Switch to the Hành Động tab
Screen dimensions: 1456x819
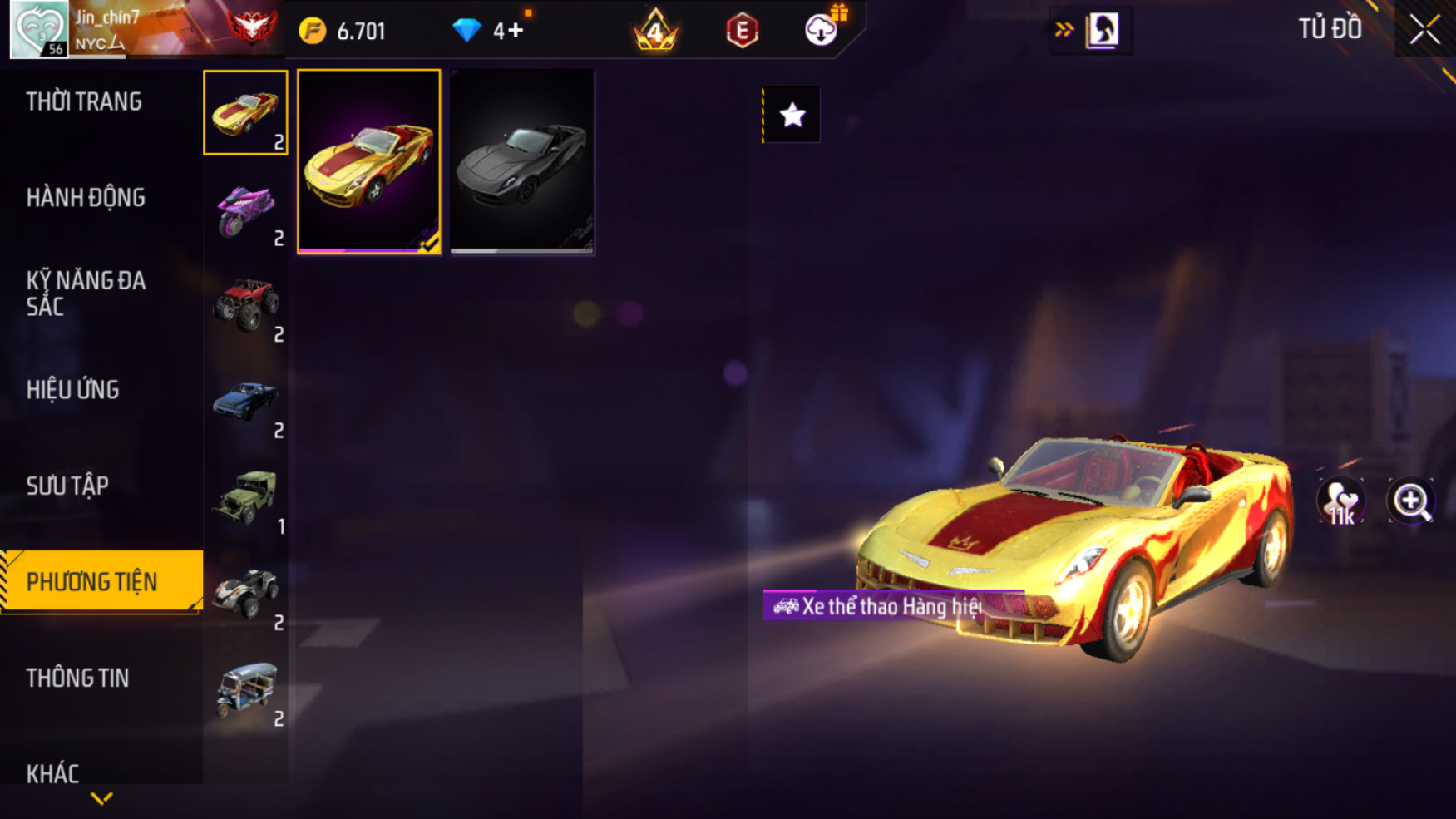click(86, 198)
